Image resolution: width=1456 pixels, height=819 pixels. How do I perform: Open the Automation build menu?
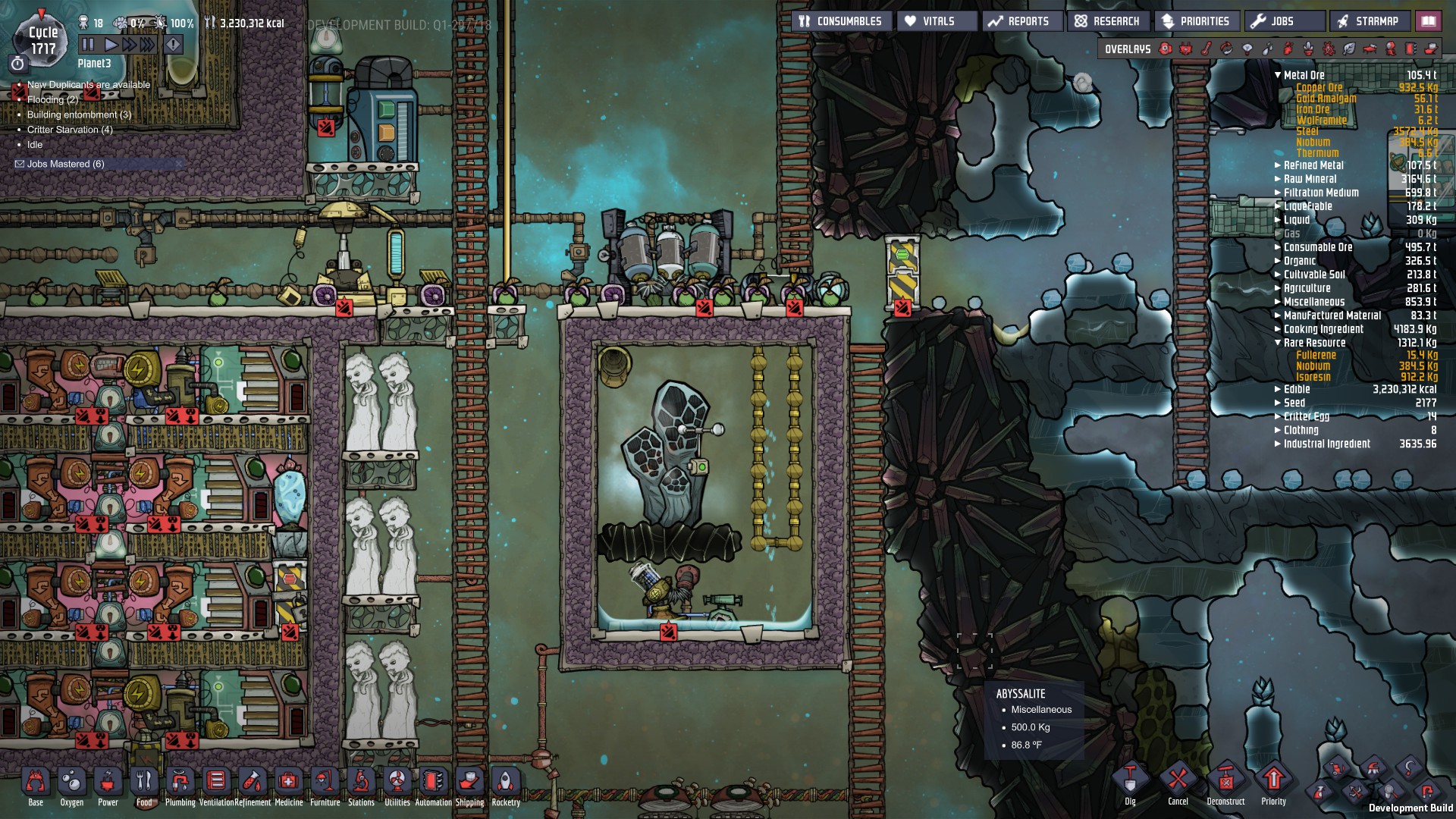(433, 786)
